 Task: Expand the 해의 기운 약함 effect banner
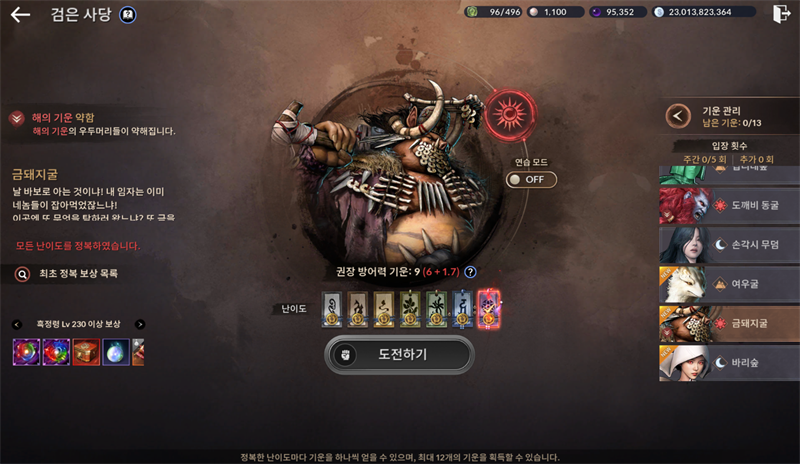(x=17, y=118)
